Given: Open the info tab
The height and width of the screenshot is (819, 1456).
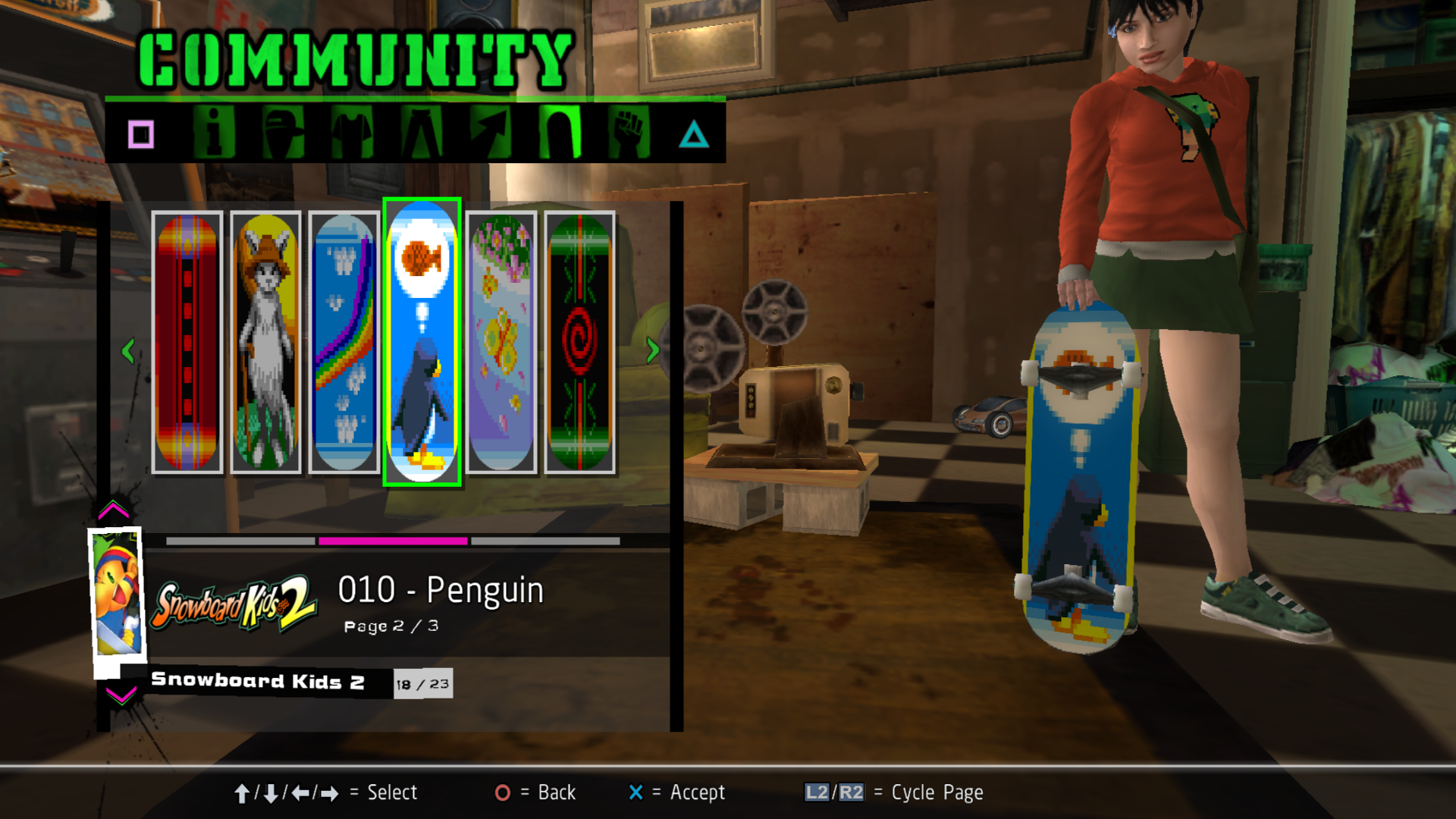Looking at the screenshot, I should pyautogui.click(x=214, y=133).
